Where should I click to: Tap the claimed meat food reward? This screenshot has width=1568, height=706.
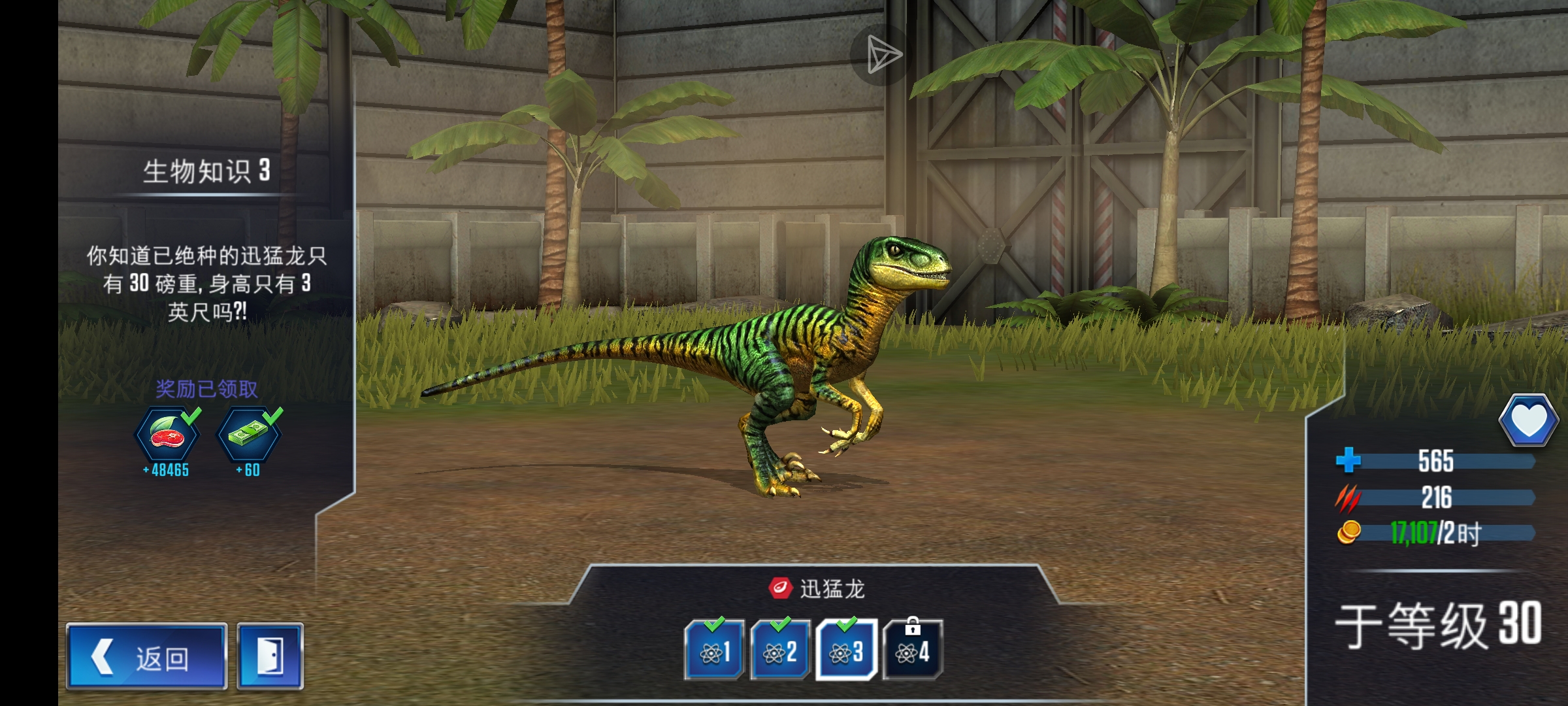click(x=167, y=435)
